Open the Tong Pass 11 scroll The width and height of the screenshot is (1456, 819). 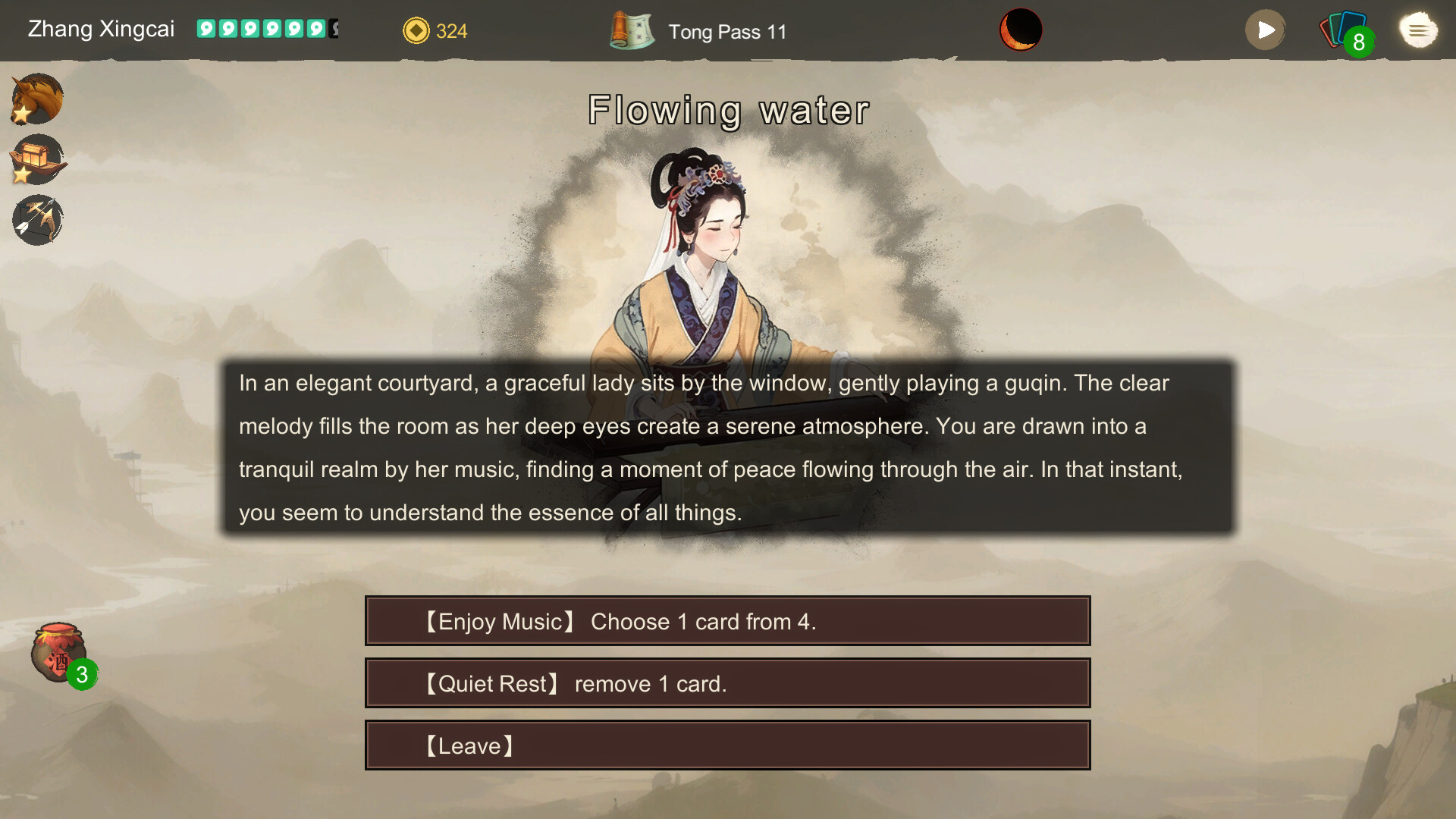[632, 30]
